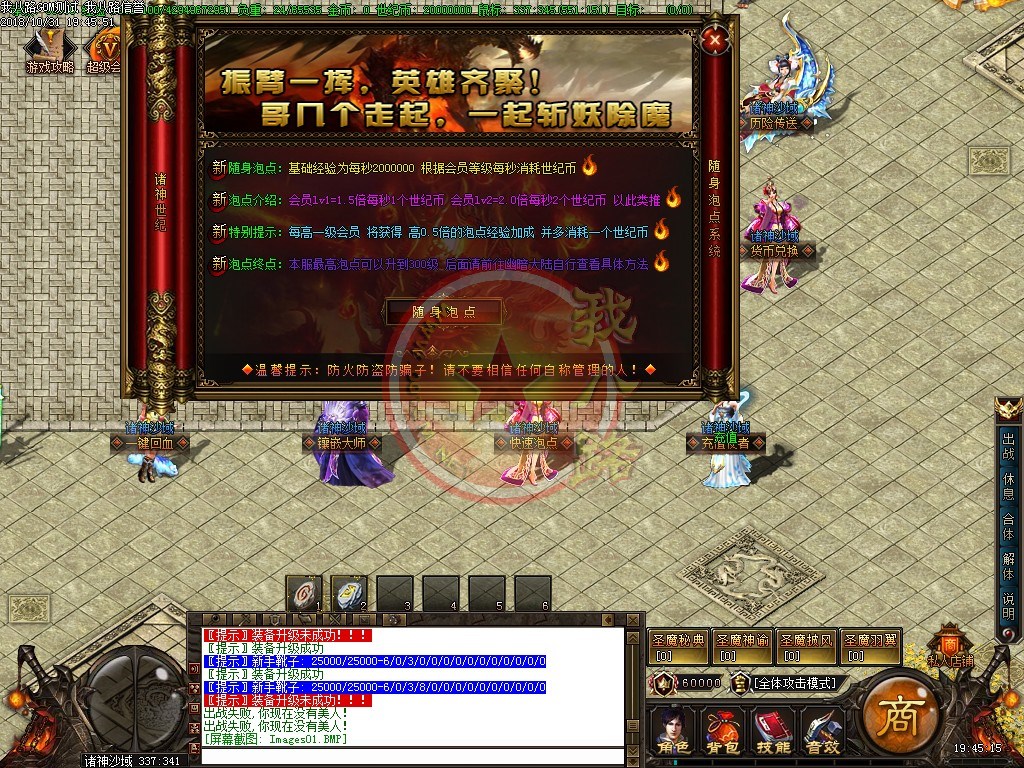The image size is (1024, 768).
Task: Toggle the 音效 sound settings
Action: 822,730
